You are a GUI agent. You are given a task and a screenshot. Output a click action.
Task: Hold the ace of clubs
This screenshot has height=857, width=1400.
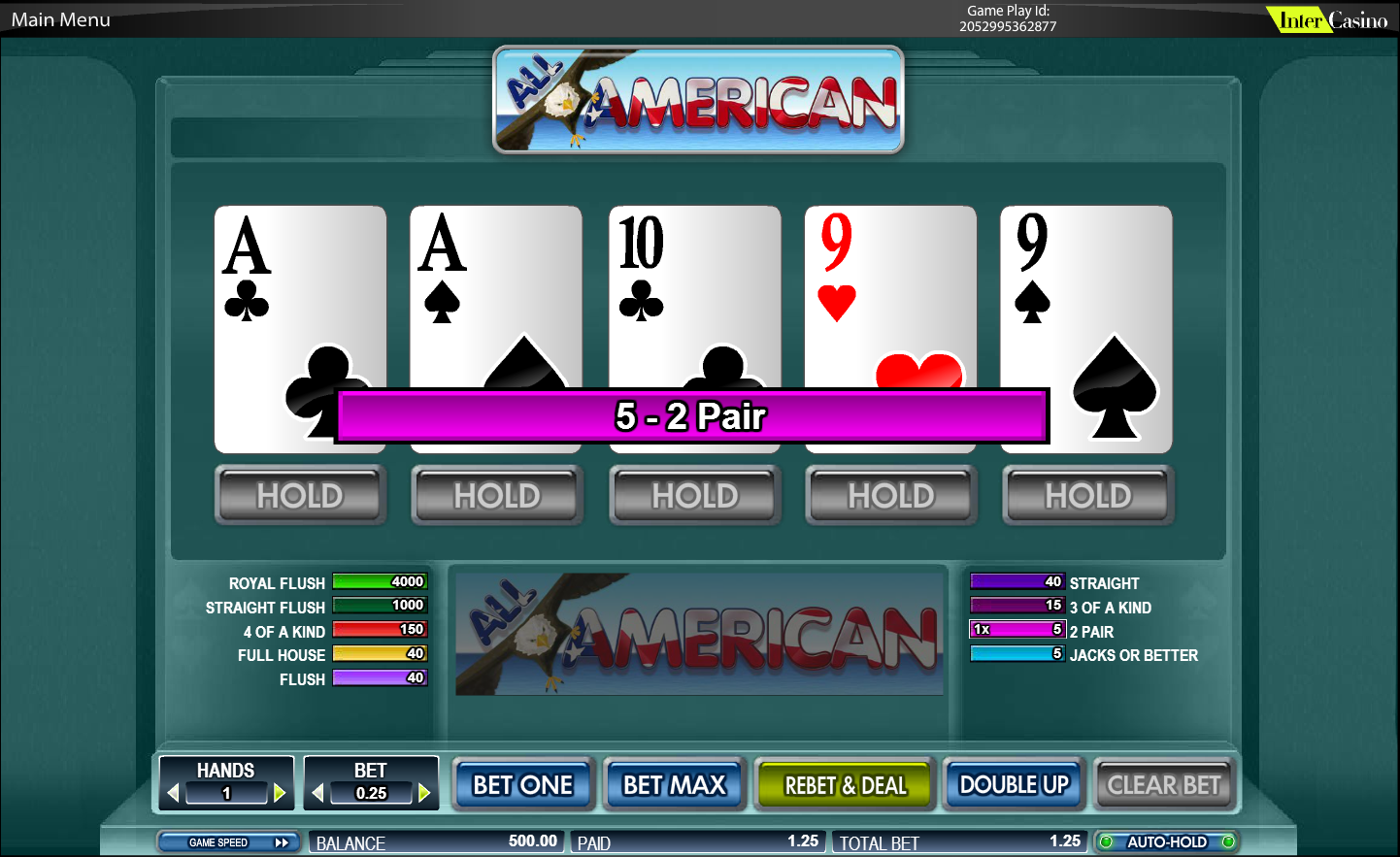300,496
